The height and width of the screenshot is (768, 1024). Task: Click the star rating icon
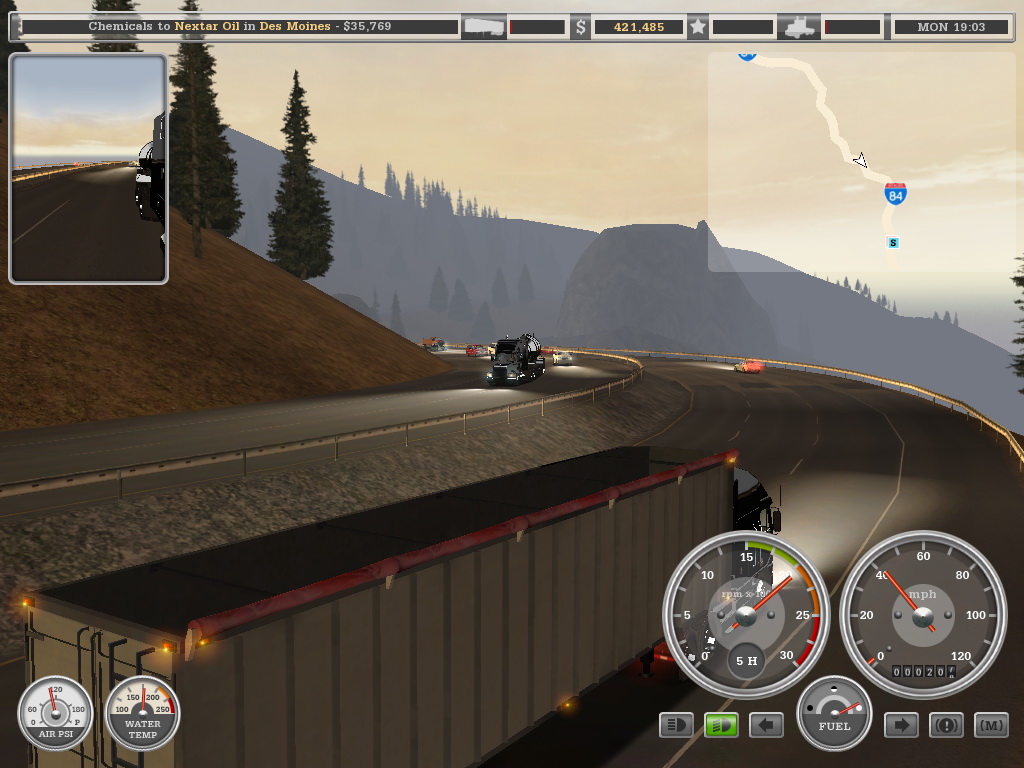(698, 27)
